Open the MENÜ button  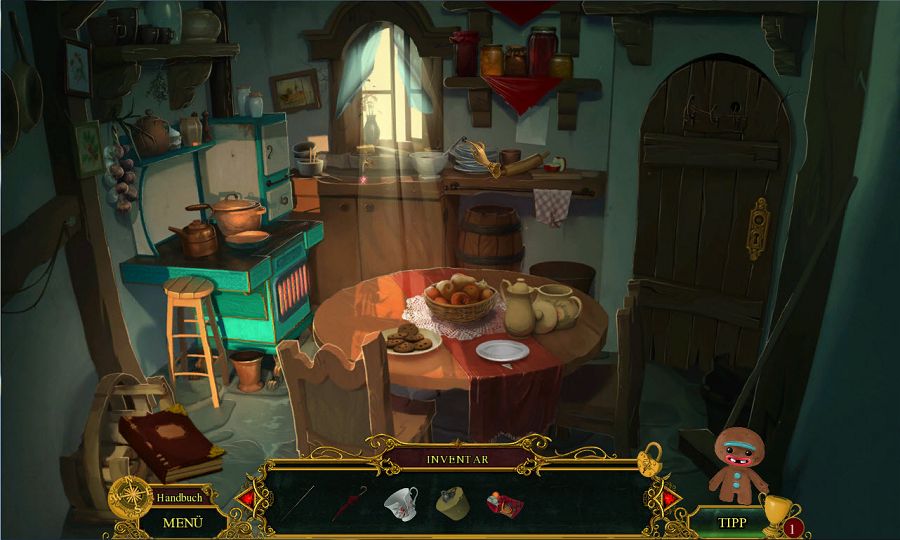[x=182, y=522]
